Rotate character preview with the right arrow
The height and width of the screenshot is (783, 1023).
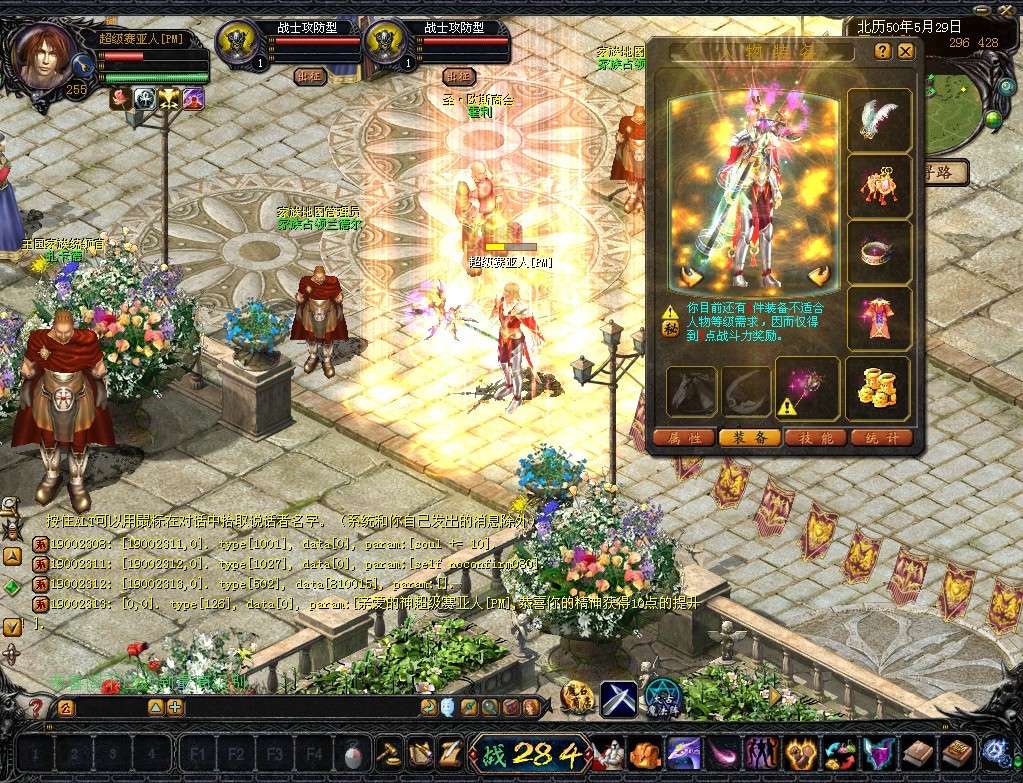pos(820,276)
